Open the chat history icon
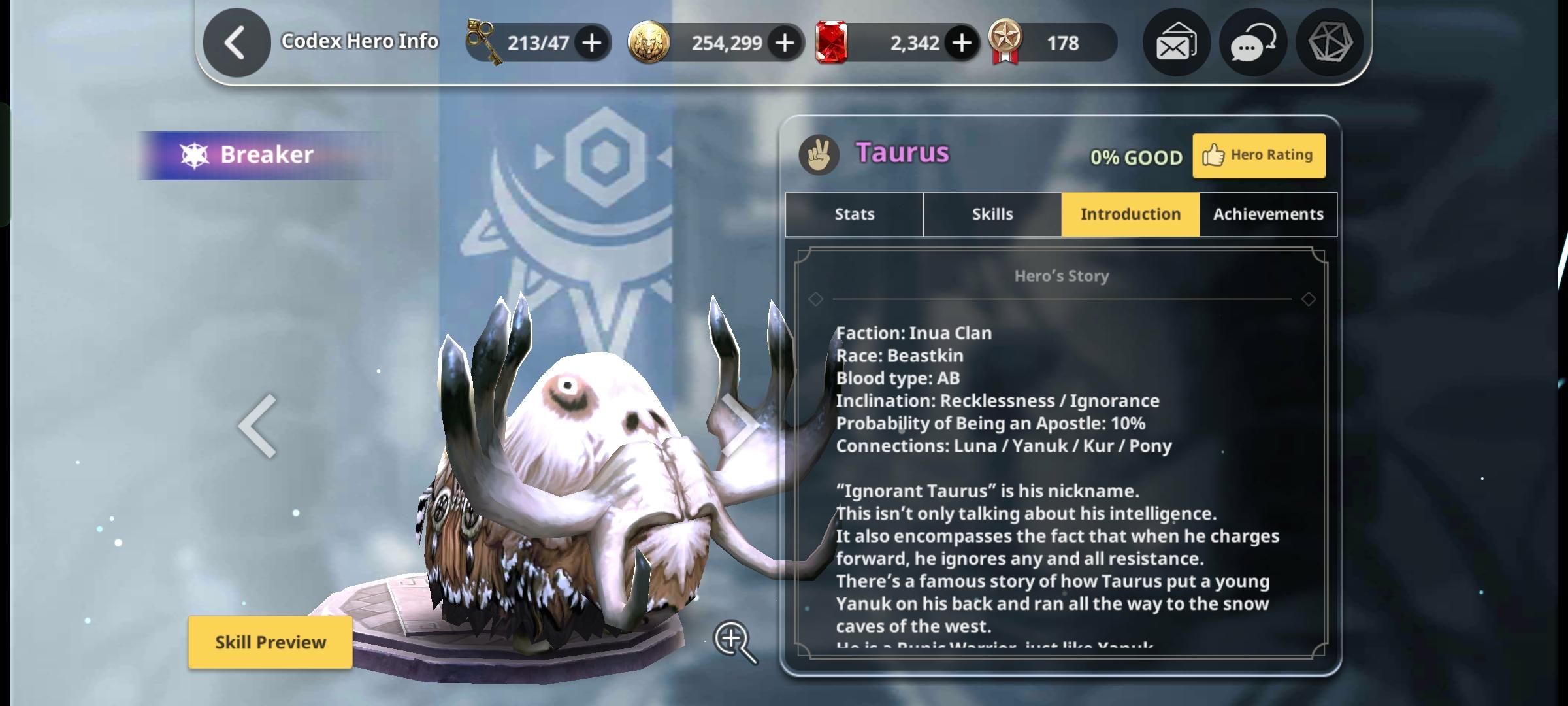 tap(1252, 42)
